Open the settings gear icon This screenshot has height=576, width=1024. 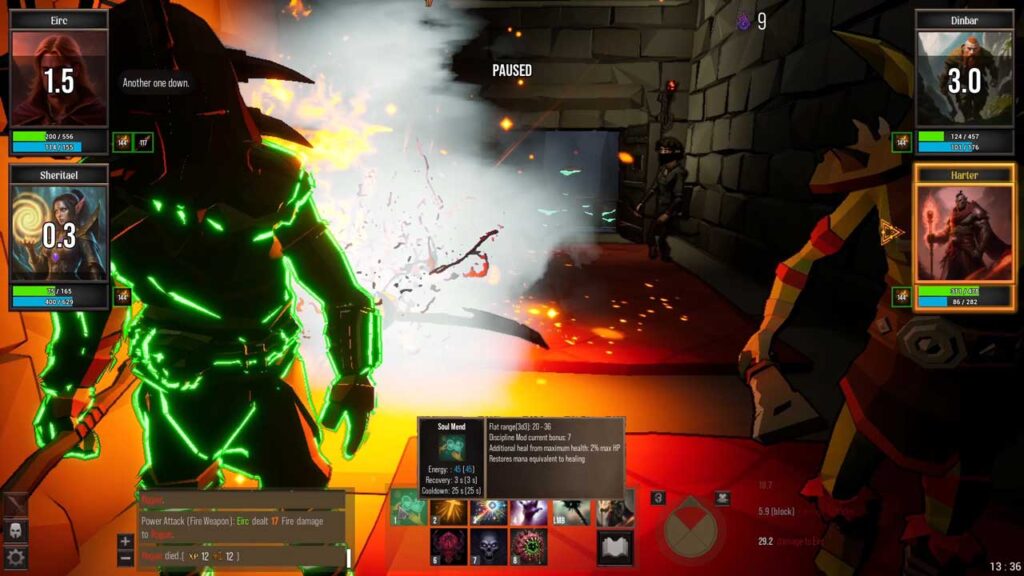pos(16,557)
